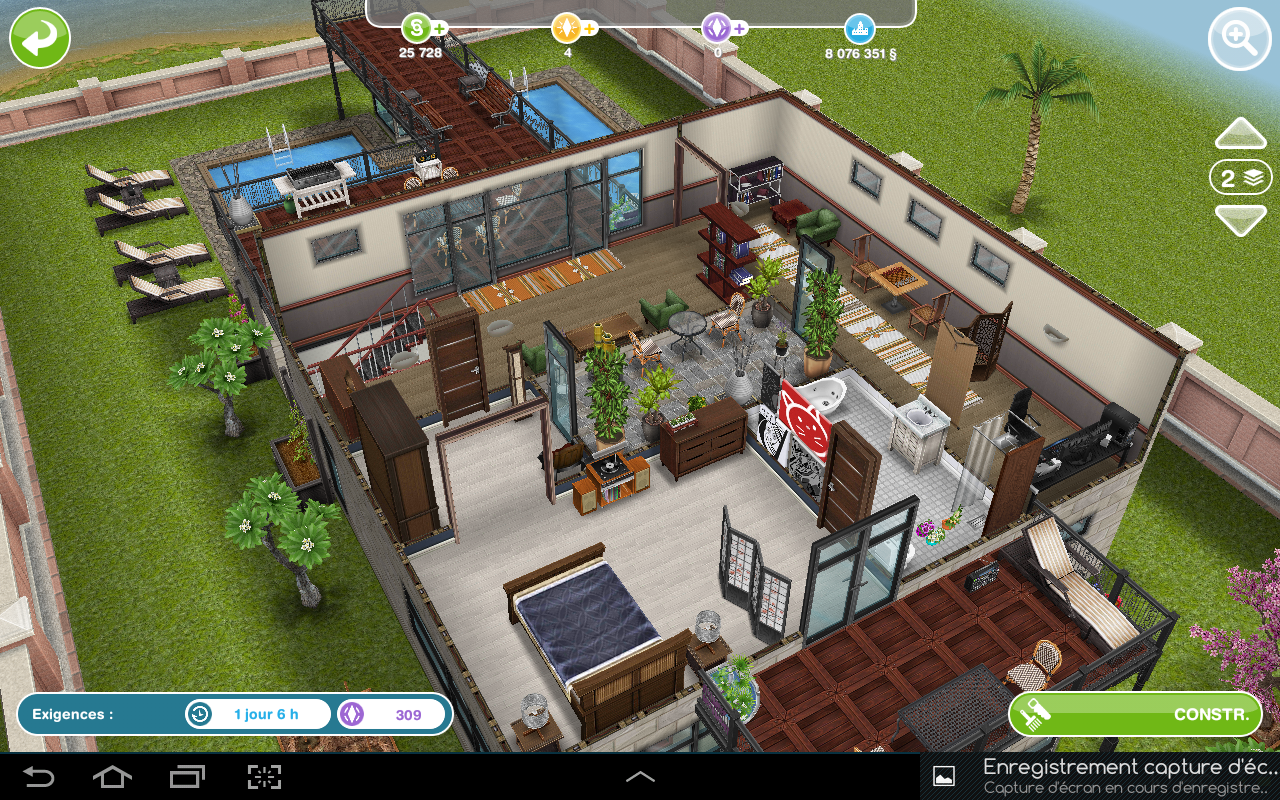1280x800 pixels.
Task: Open the magnifying glass zoom button
Action: coord(1239,39)
